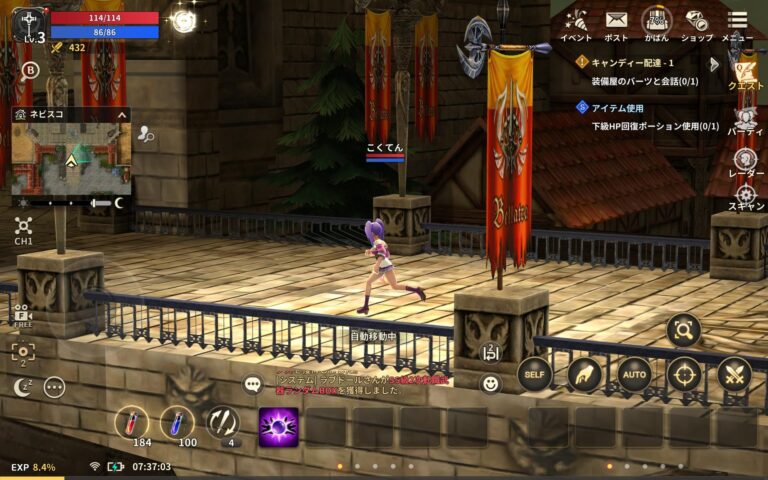Open the イベント event menu

click(575, 23)
